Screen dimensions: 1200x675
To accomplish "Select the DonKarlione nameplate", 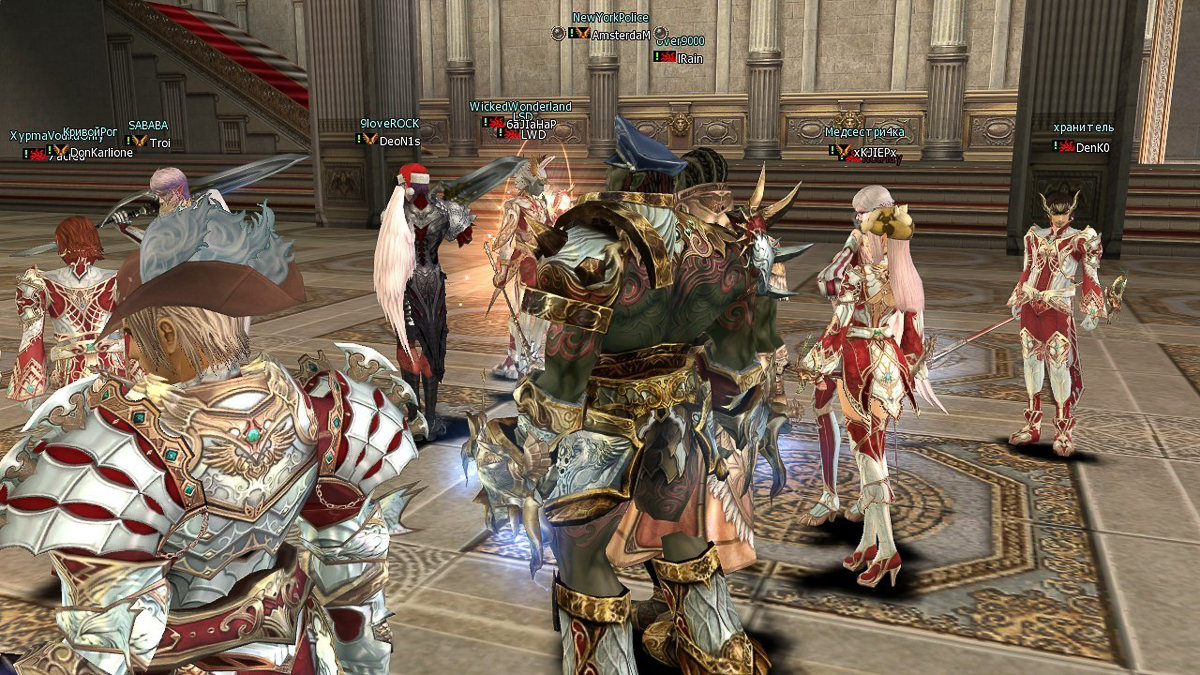I will (x=101, y=153).
